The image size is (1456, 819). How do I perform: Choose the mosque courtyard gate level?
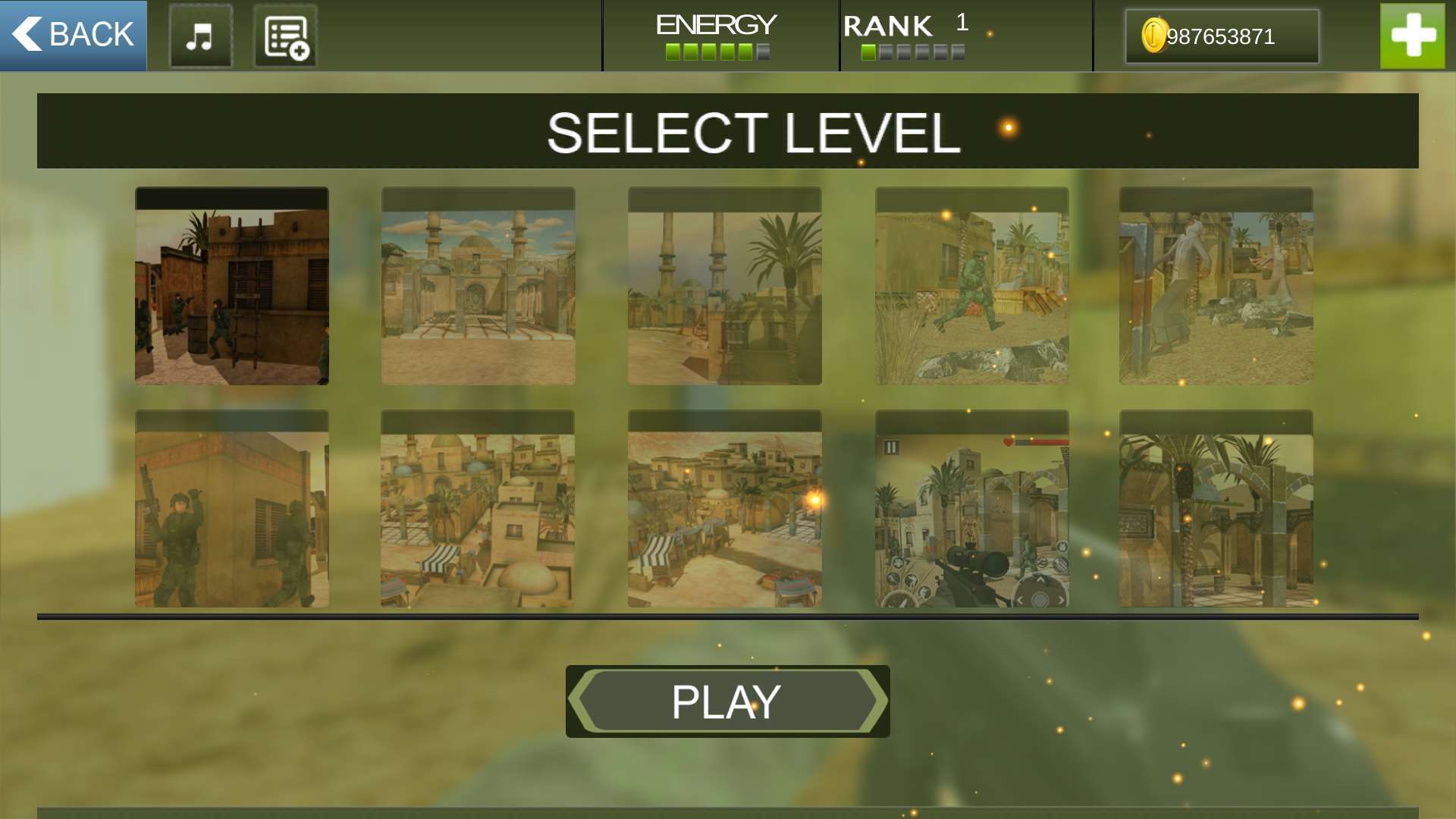(x=478, y=287)
